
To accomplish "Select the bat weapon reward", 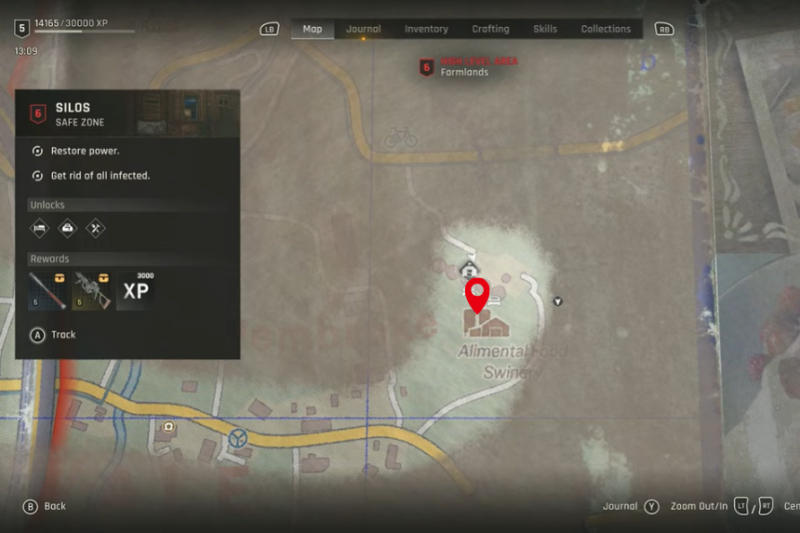I will click(x=48, y=290).
